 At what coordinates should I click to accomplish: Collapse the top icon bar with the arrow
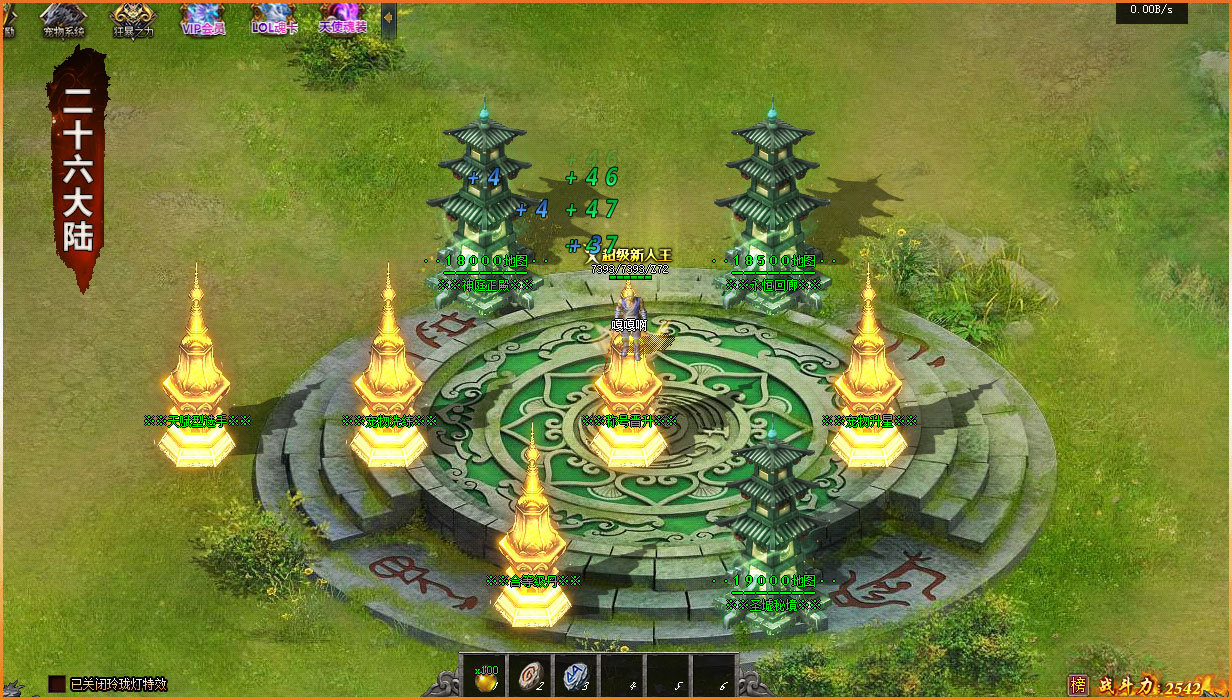click(x=388, y=19)
